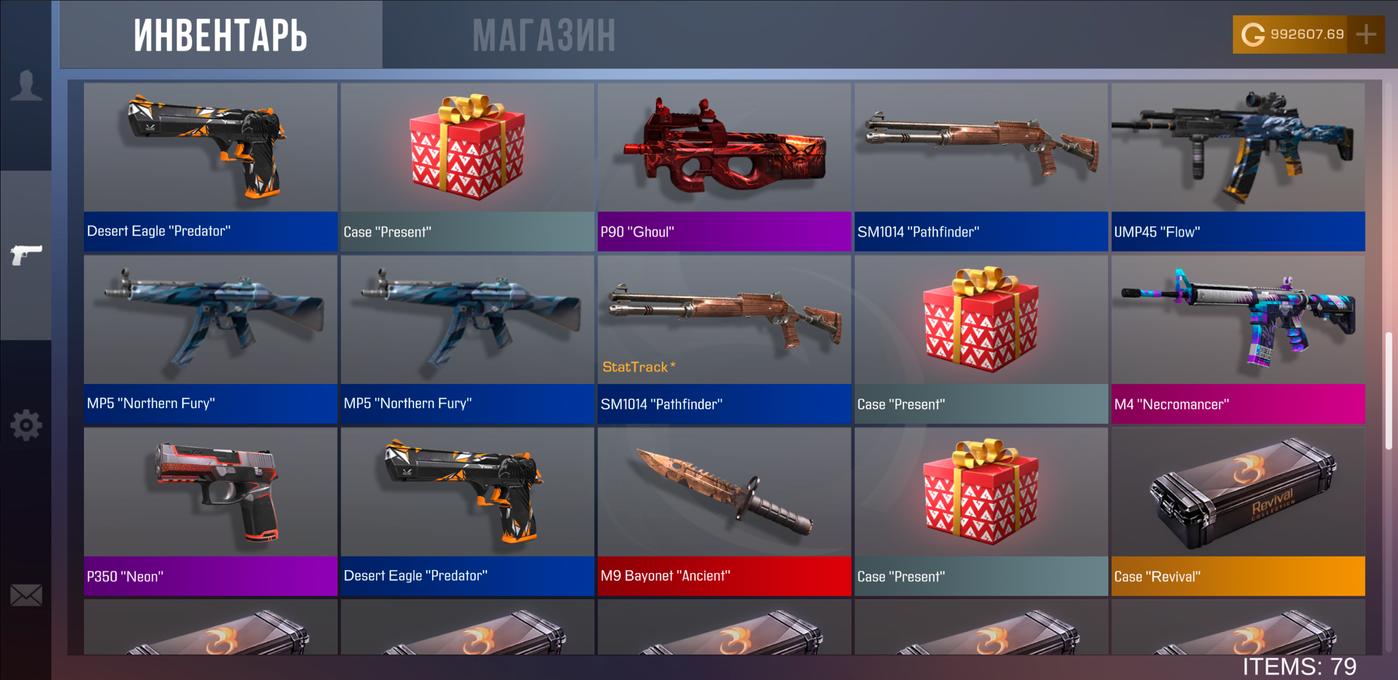Screen dimensions: 1398x680
Task: Add gold with the plus button
Action: (1366, 34)
